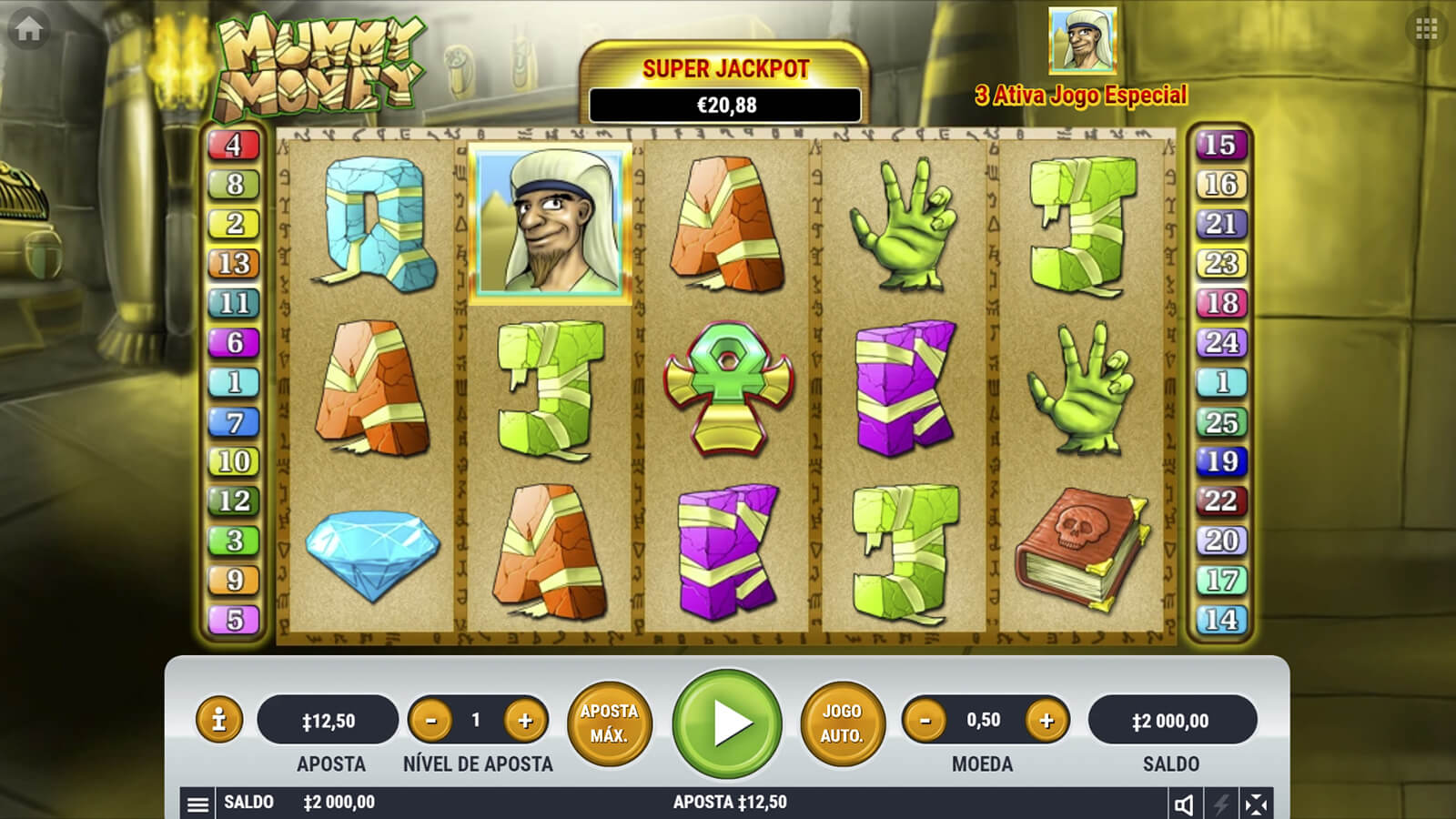Toggle the sound speaker icon

tap(1184, 804)
